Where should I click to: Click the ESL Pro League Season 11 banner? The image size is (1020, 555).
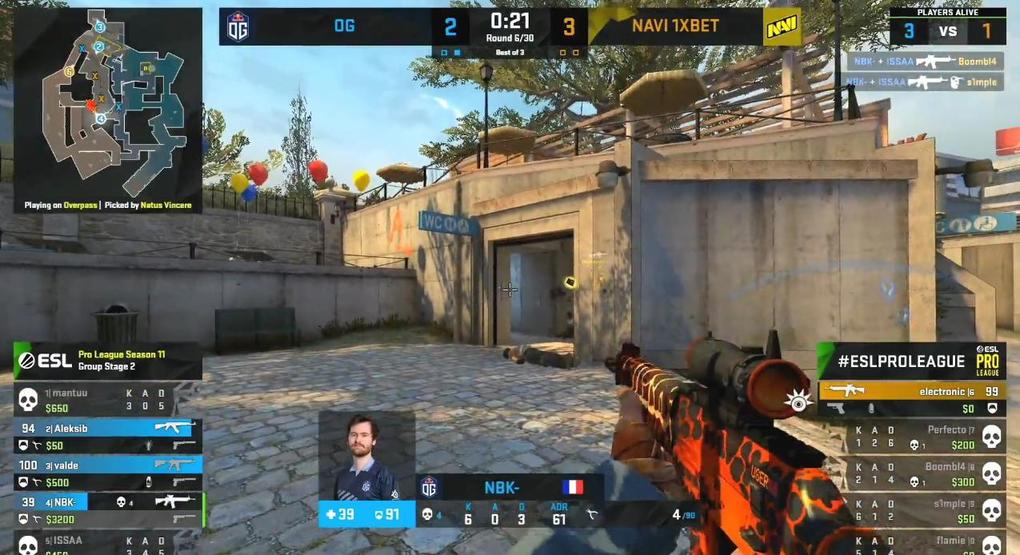pyautogui.click(x=107, y=361)
